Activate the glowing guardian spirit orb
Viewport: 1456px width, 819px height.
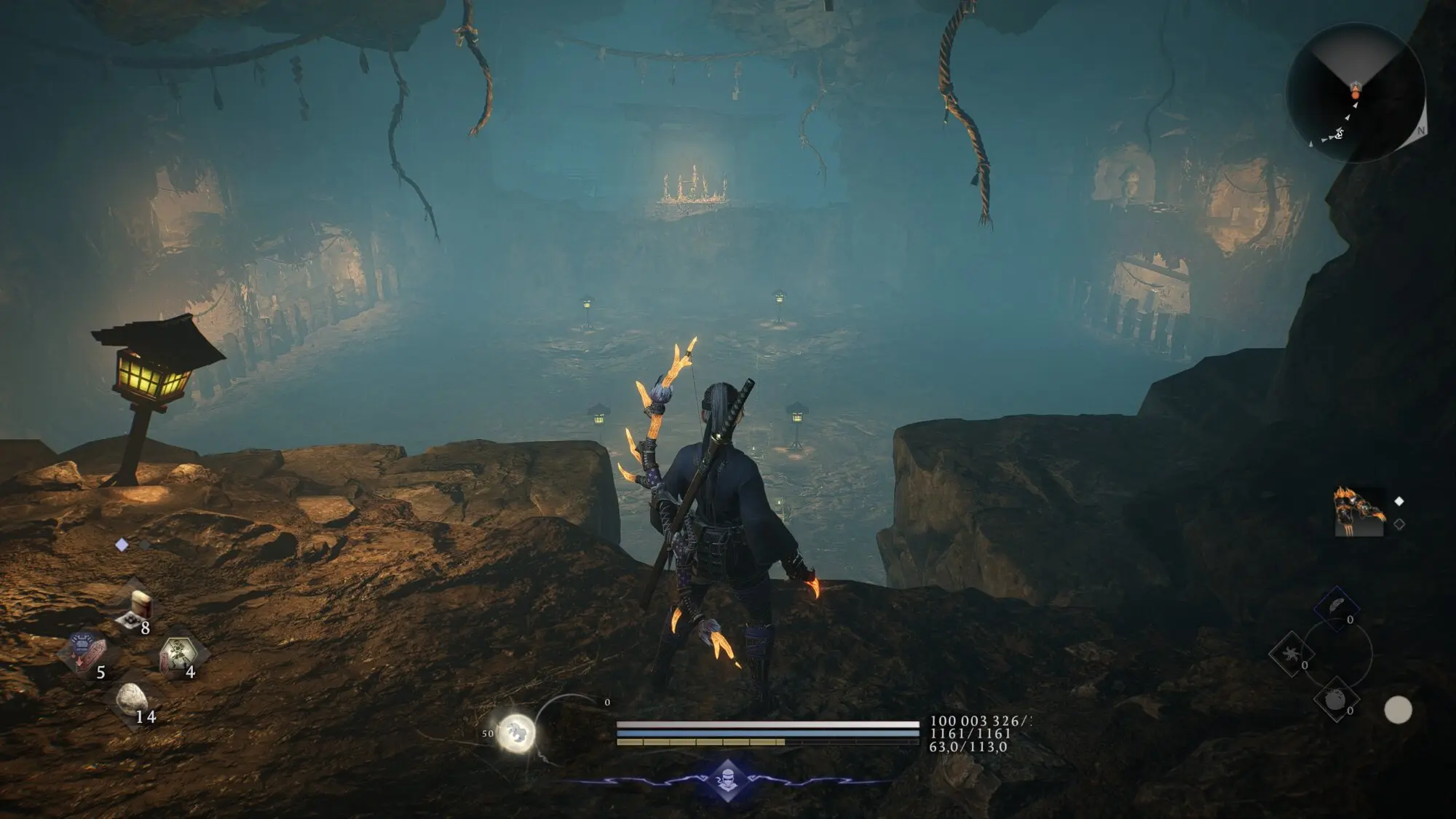(x=517, y=731)
